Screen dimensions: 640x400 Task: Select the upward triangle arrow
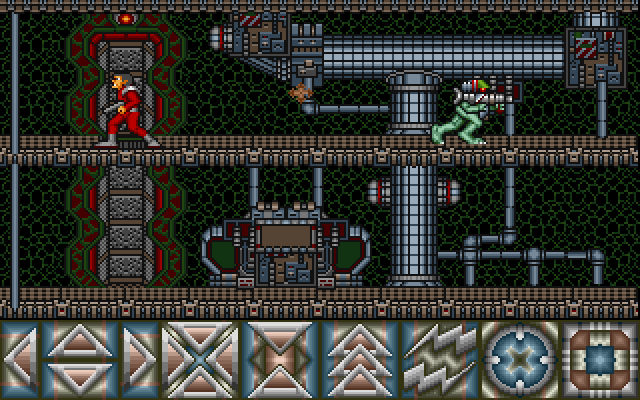pyautogui.click(x=80, y=340)
